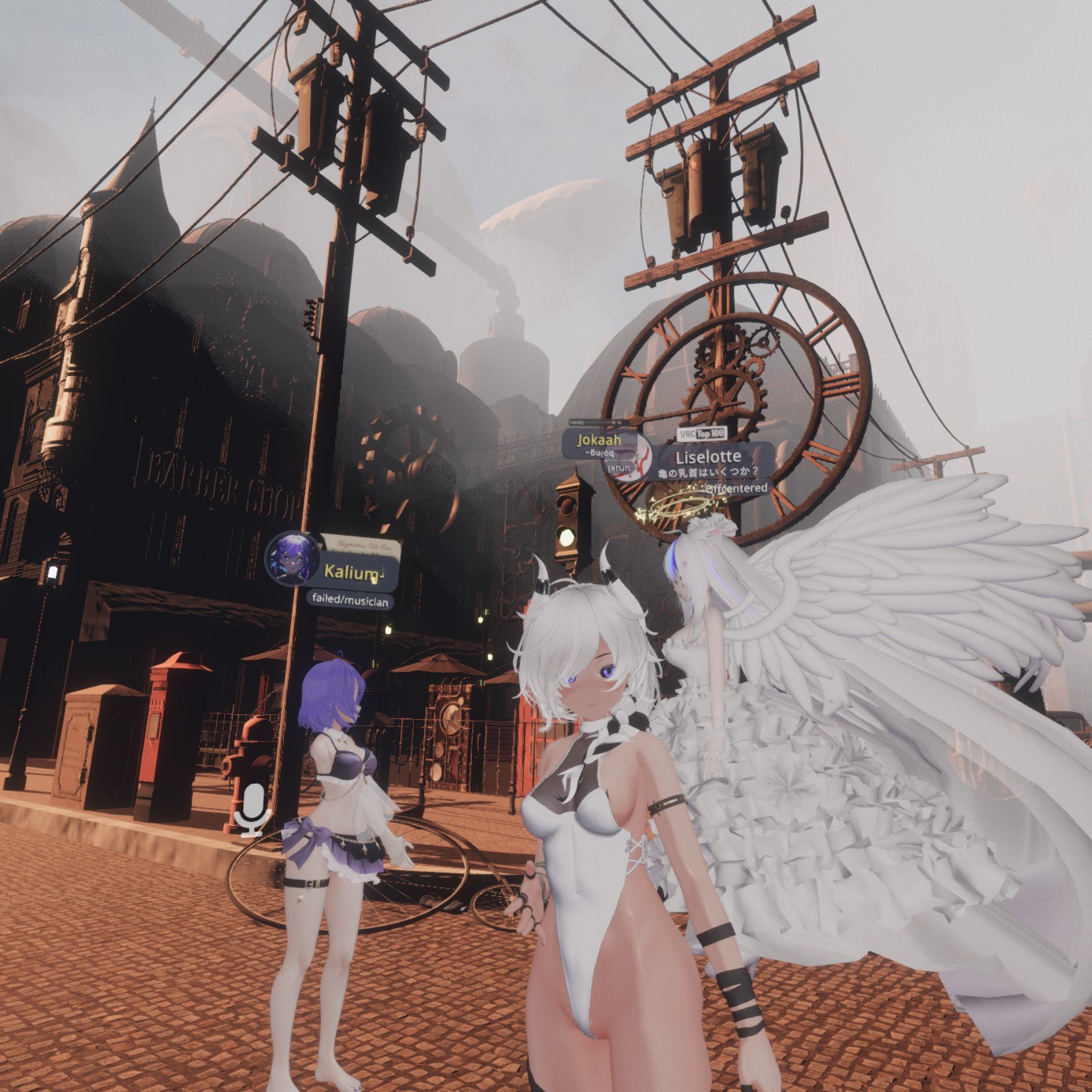Click Kalium's round profile picture

pos(292,558)
